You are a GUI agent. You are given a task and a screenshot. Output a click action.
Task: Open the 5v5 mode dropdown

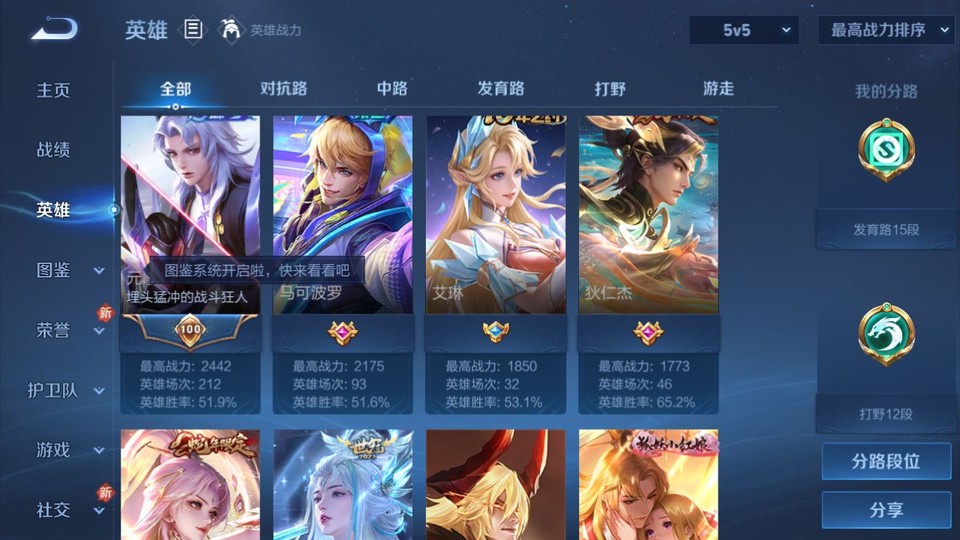click(x=744, y=31)
